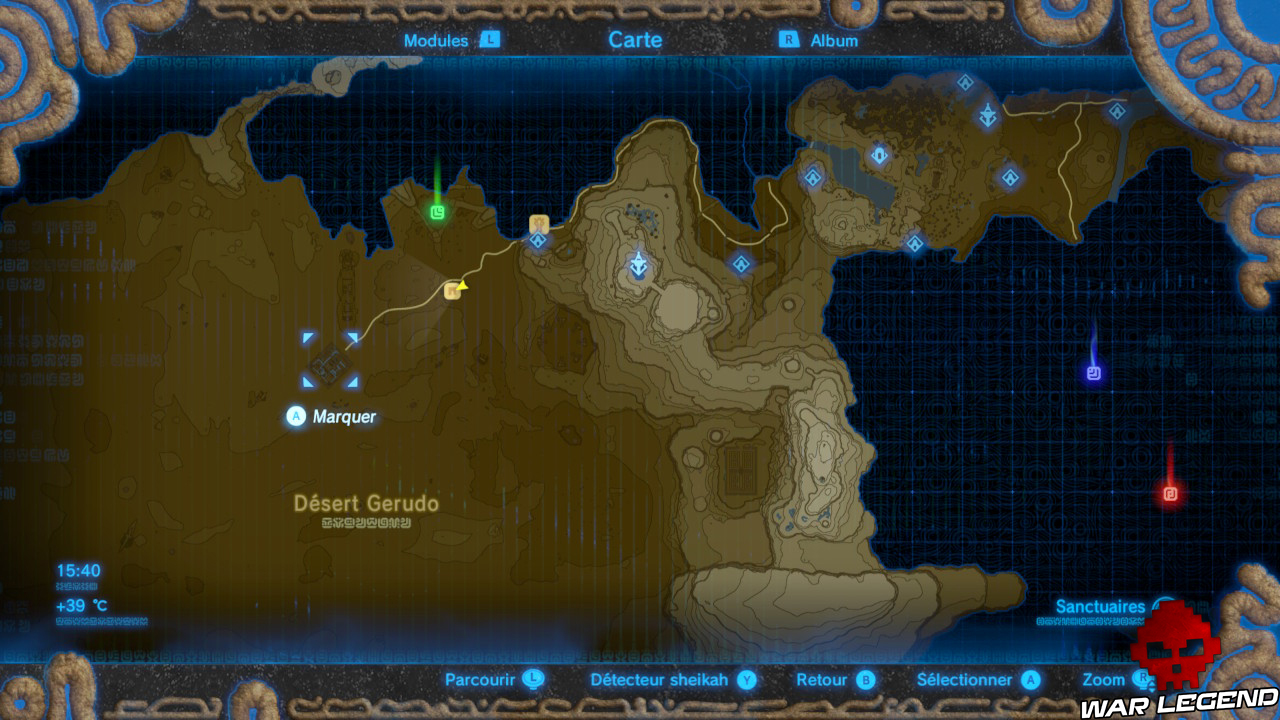
Task: Select the green fast travel point icon
Action: coord(437,212)
